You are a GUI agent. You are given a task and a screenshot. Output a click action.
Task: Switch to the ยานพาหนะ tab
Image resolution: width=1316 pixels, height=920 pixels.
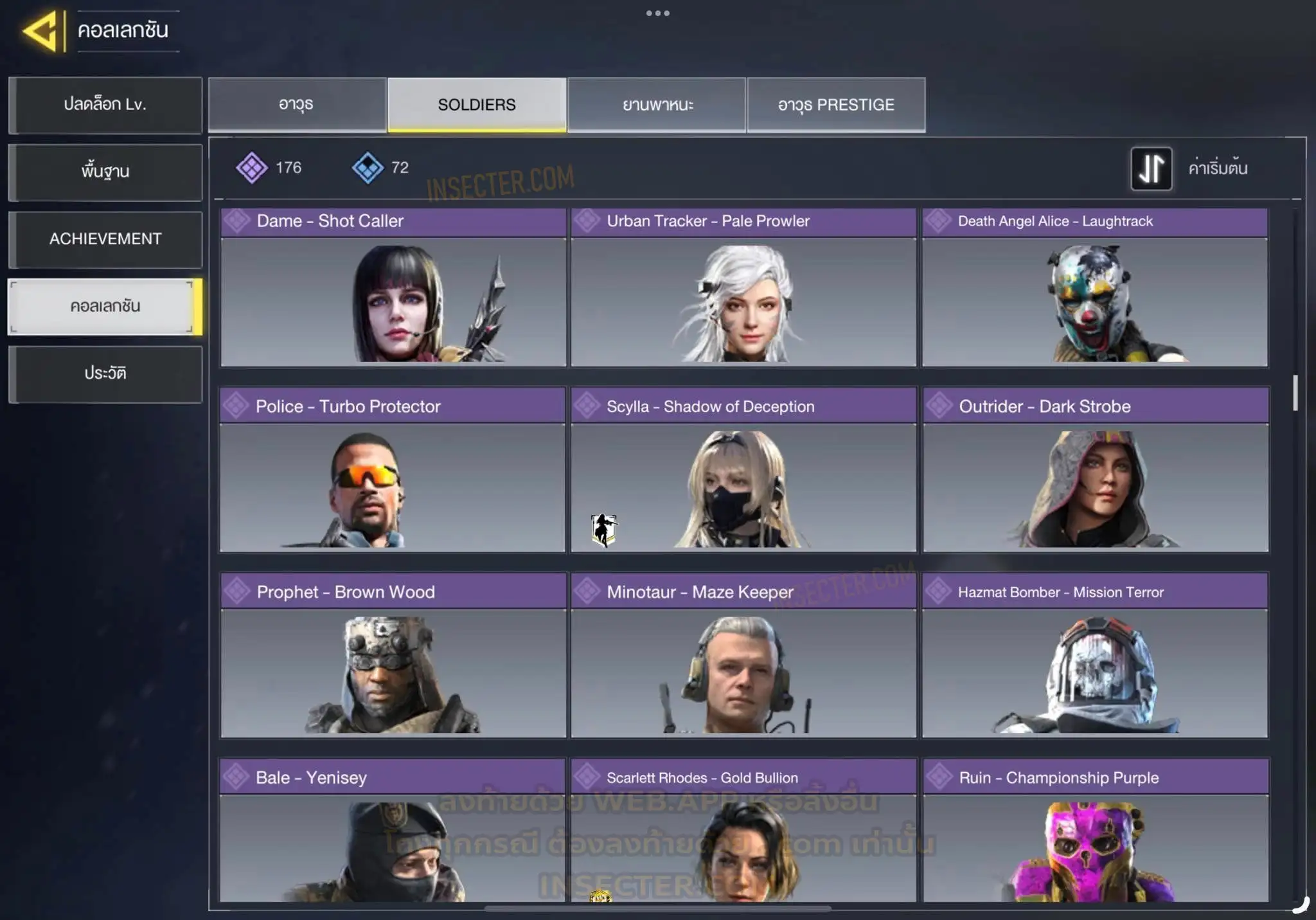coord(657,105)
